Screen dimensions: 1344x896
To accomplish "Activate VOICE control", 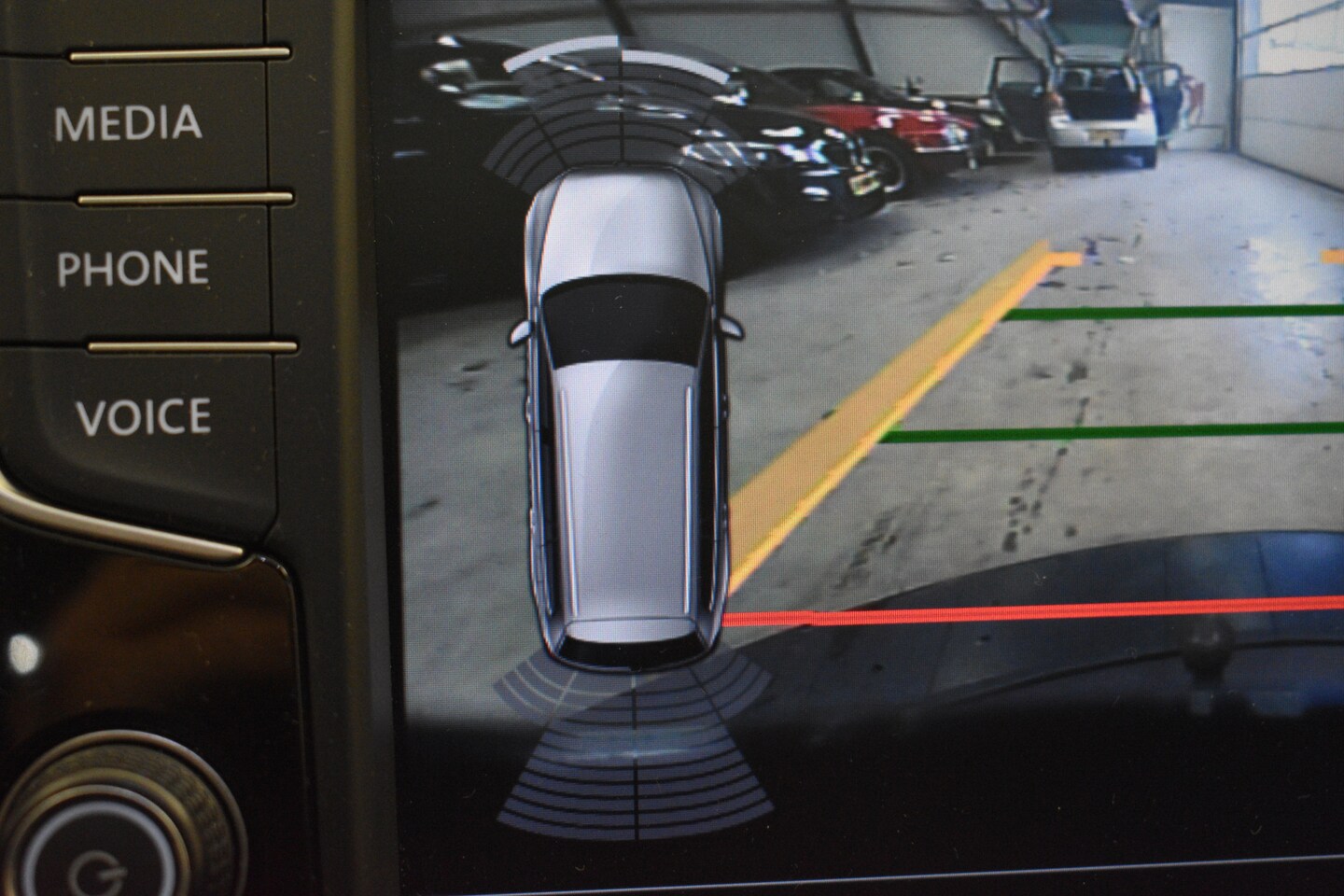I will tap(143, 416).
